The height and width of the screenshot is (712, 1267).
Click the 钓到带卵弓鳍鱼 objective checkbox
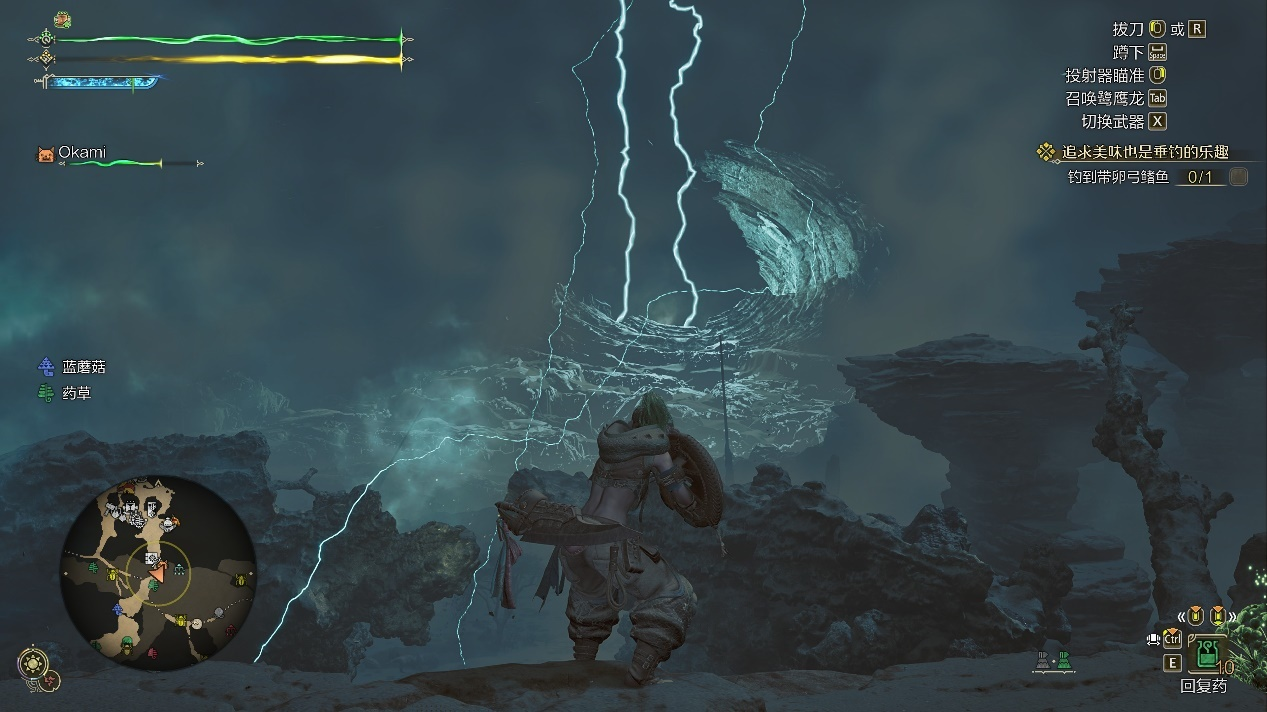(1238, 177)
